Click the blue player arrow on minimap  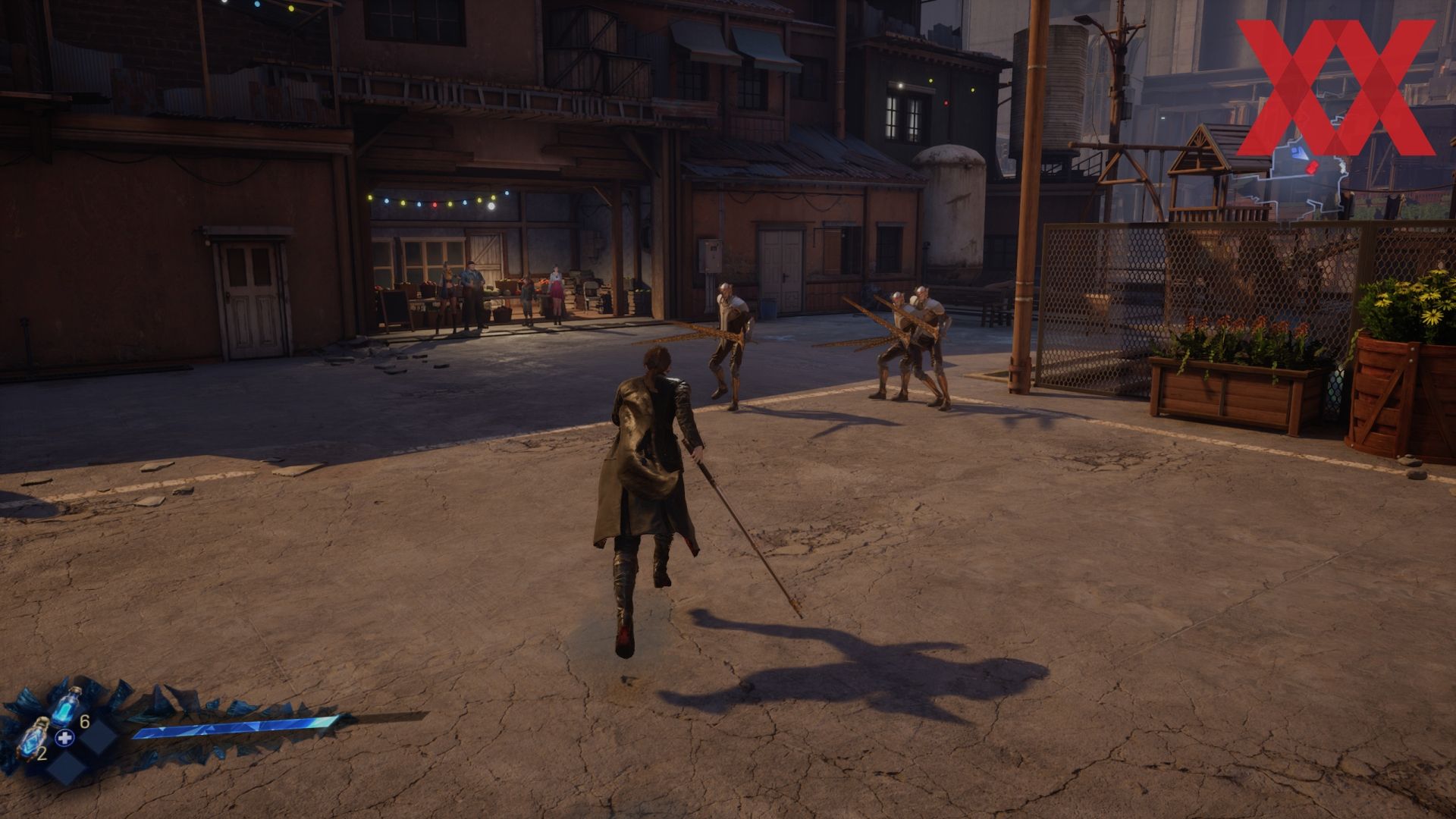pyautogui.click(x=1298, y=152)
